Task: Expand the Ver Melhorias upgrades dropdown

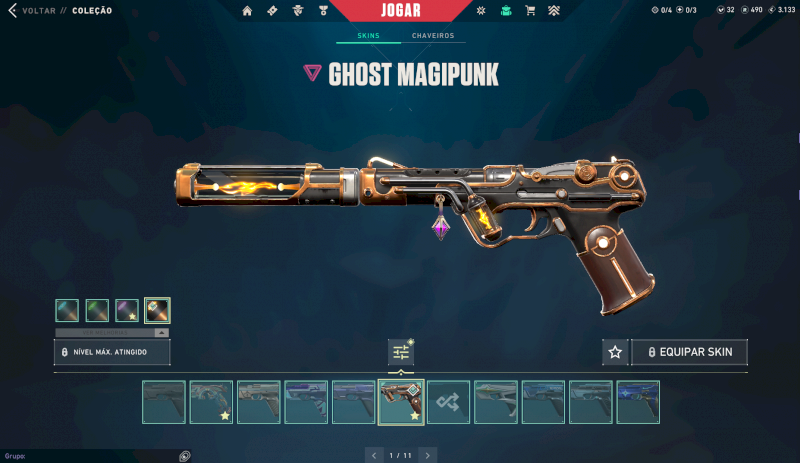Action: 112,332
